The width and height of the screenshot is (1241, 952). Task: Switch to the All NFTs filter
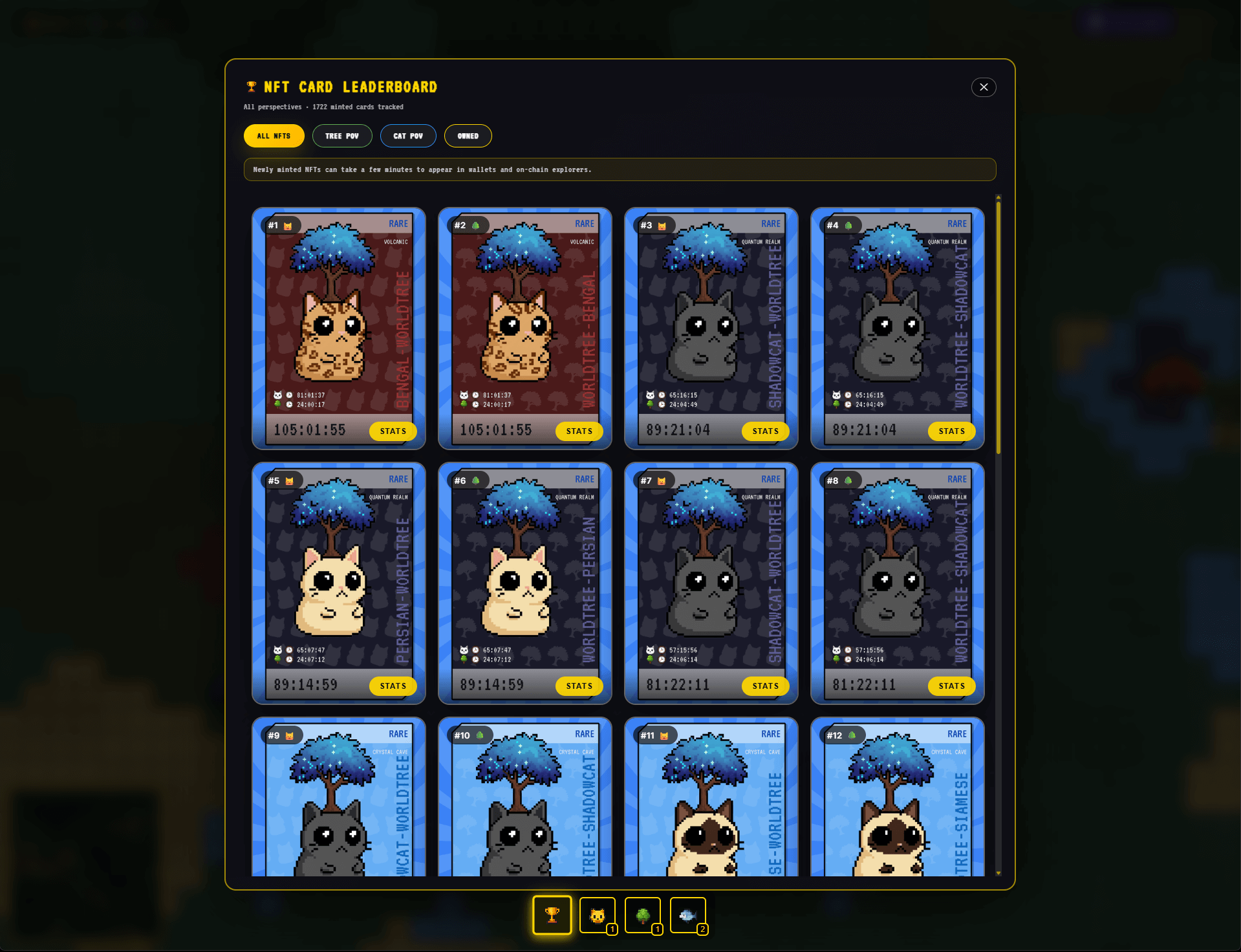(274, 136)
